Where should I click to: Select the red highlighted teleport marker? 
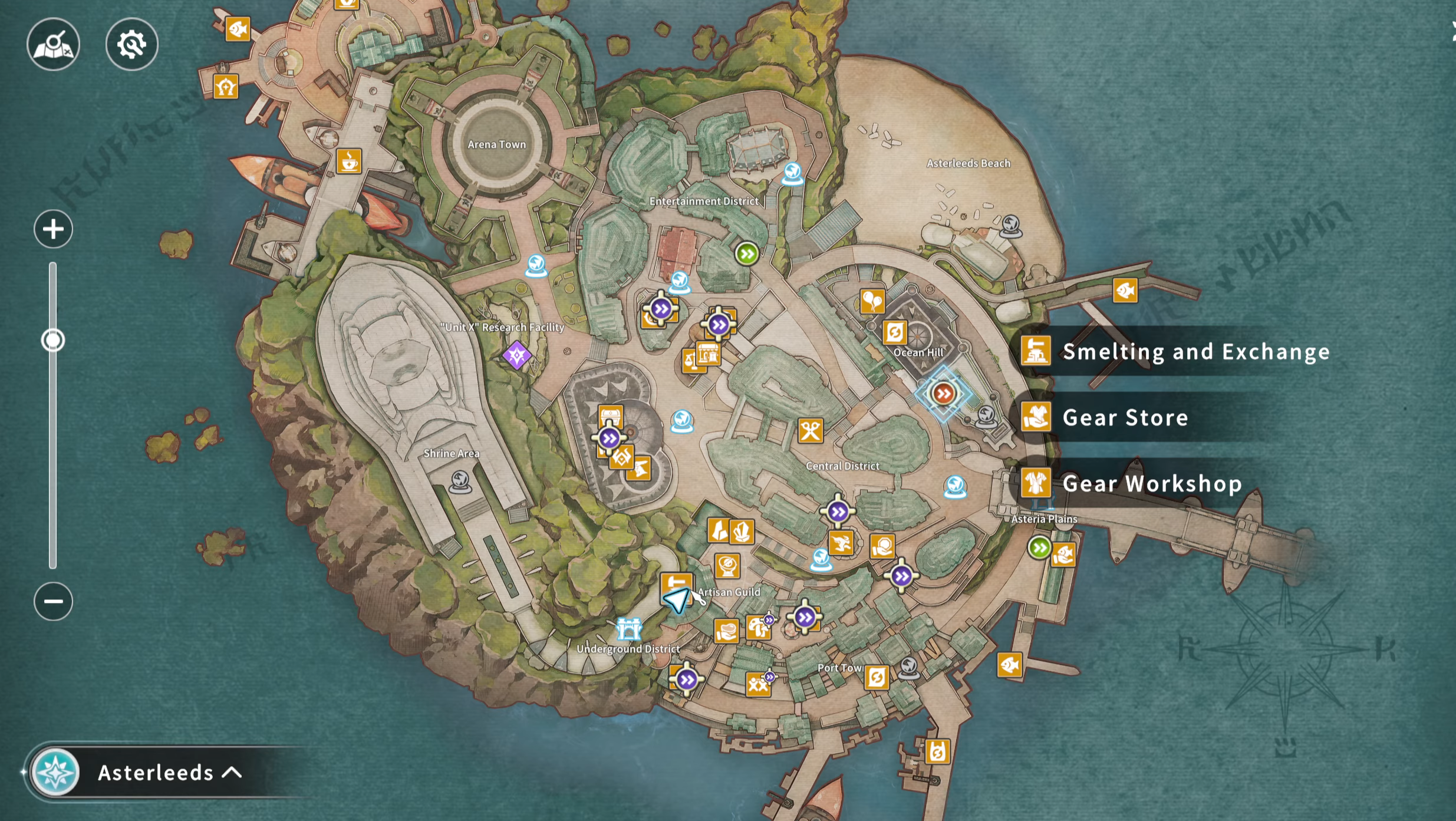[943, 393]
